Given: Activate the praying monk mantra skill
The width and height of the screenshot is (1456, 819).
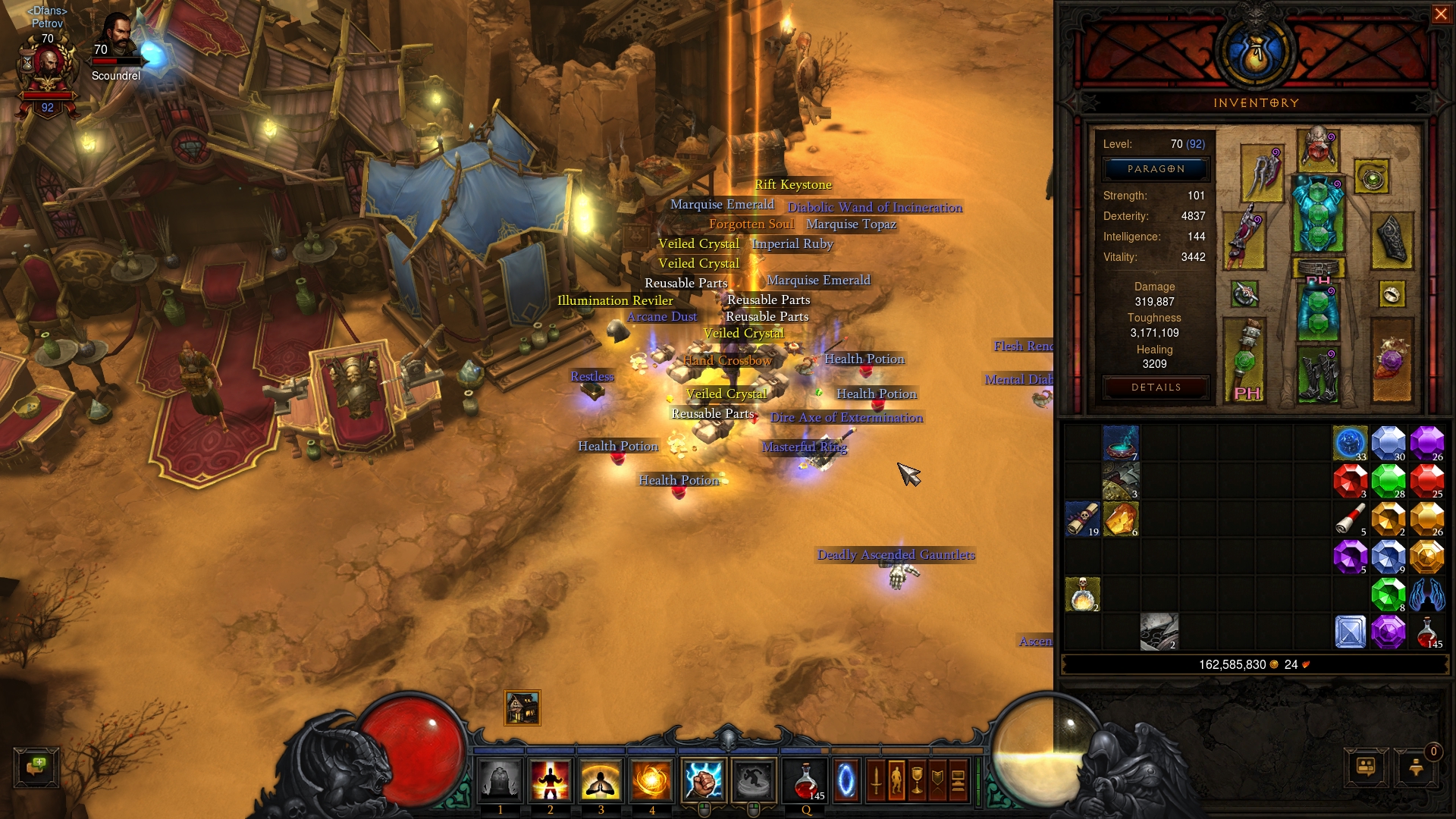Looking at the screenshot, I should point(601,780).
